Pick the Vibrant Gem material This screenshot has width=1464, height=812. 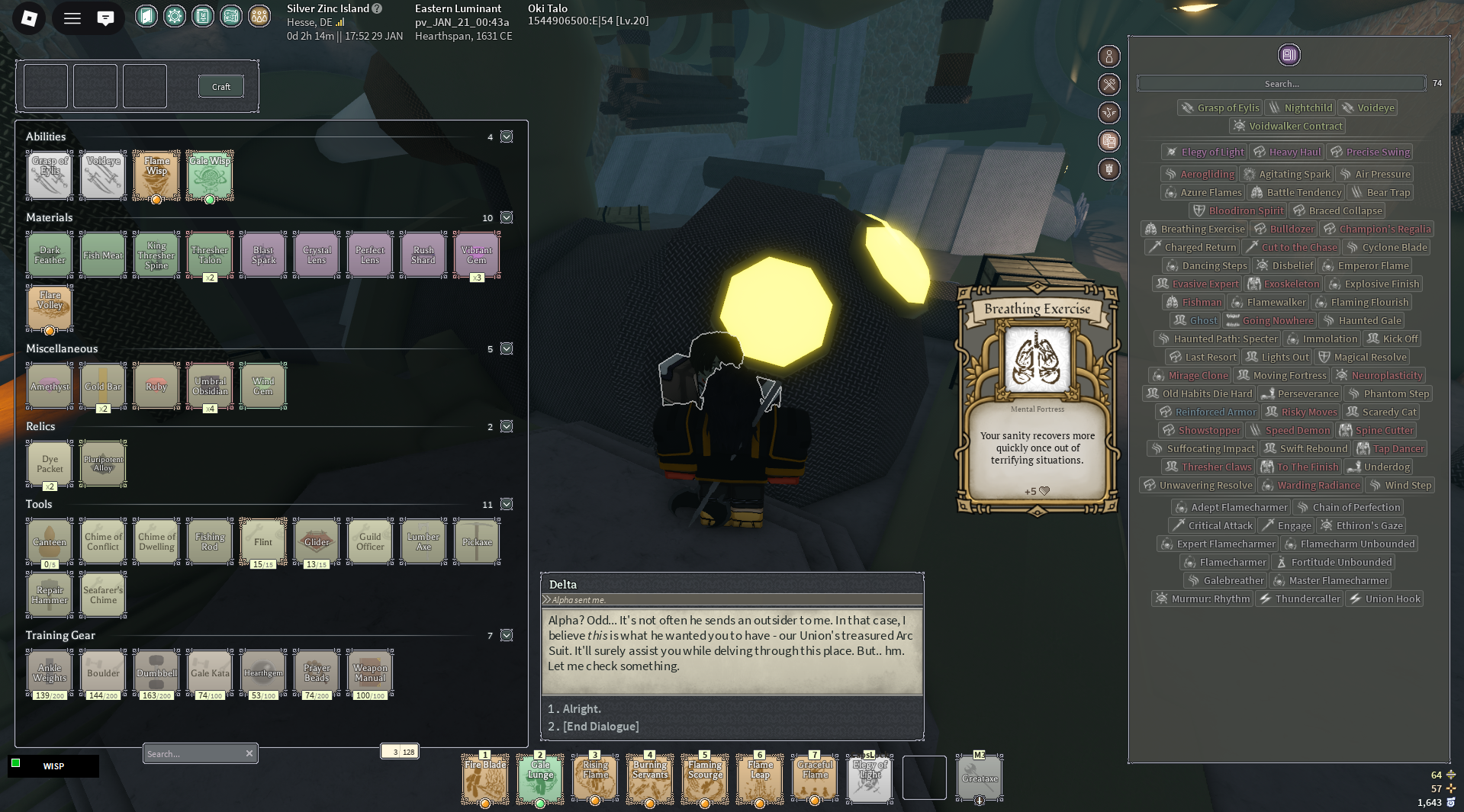click(477, 255)
